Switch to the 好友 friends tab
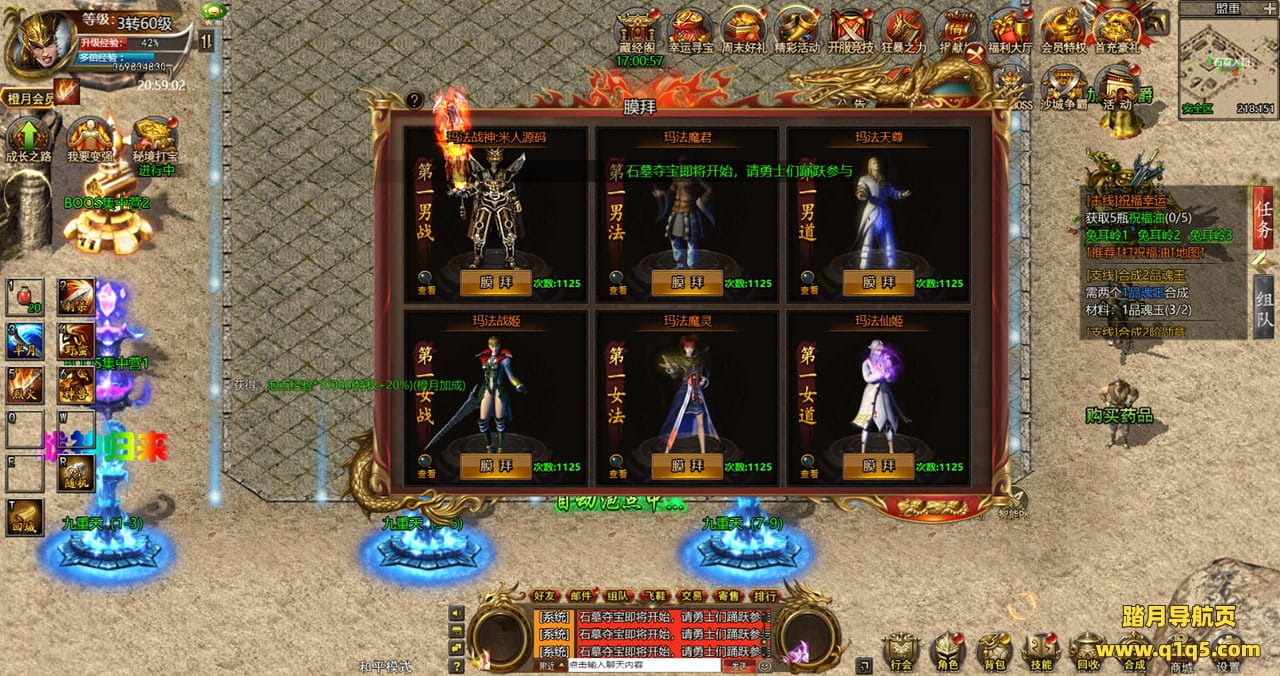Screen dimensions: 1280x676 (x=545, y=596)
